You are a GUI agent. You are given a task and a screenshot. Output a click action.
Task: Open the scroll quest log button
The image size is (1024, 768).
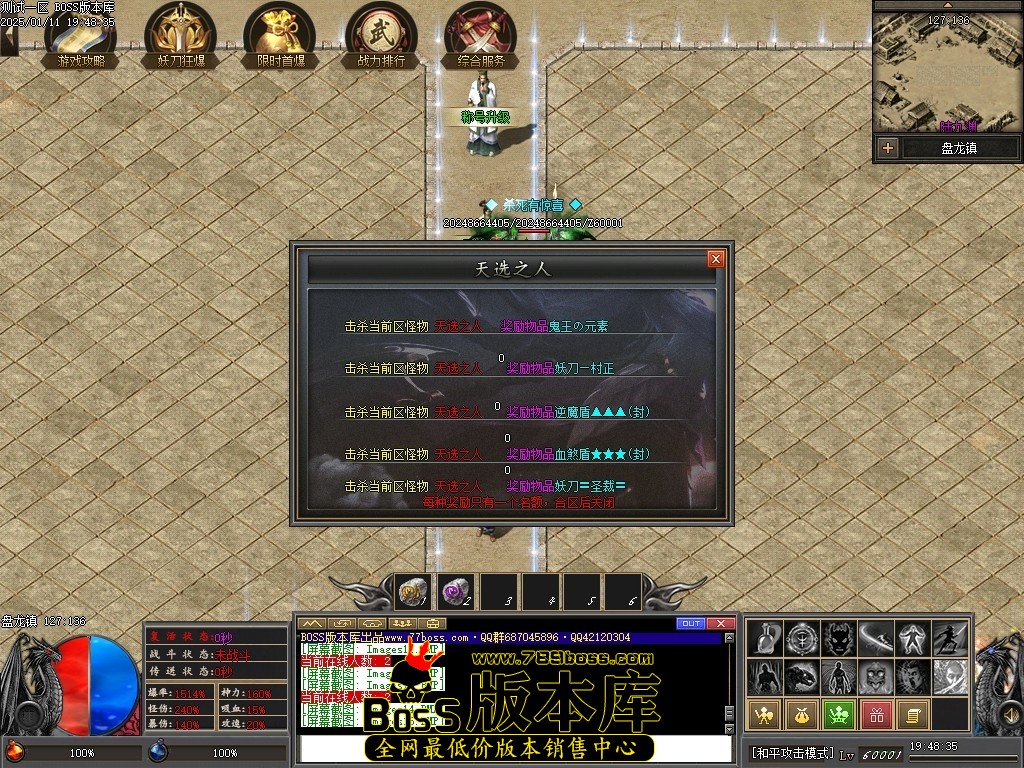point(913,714)
